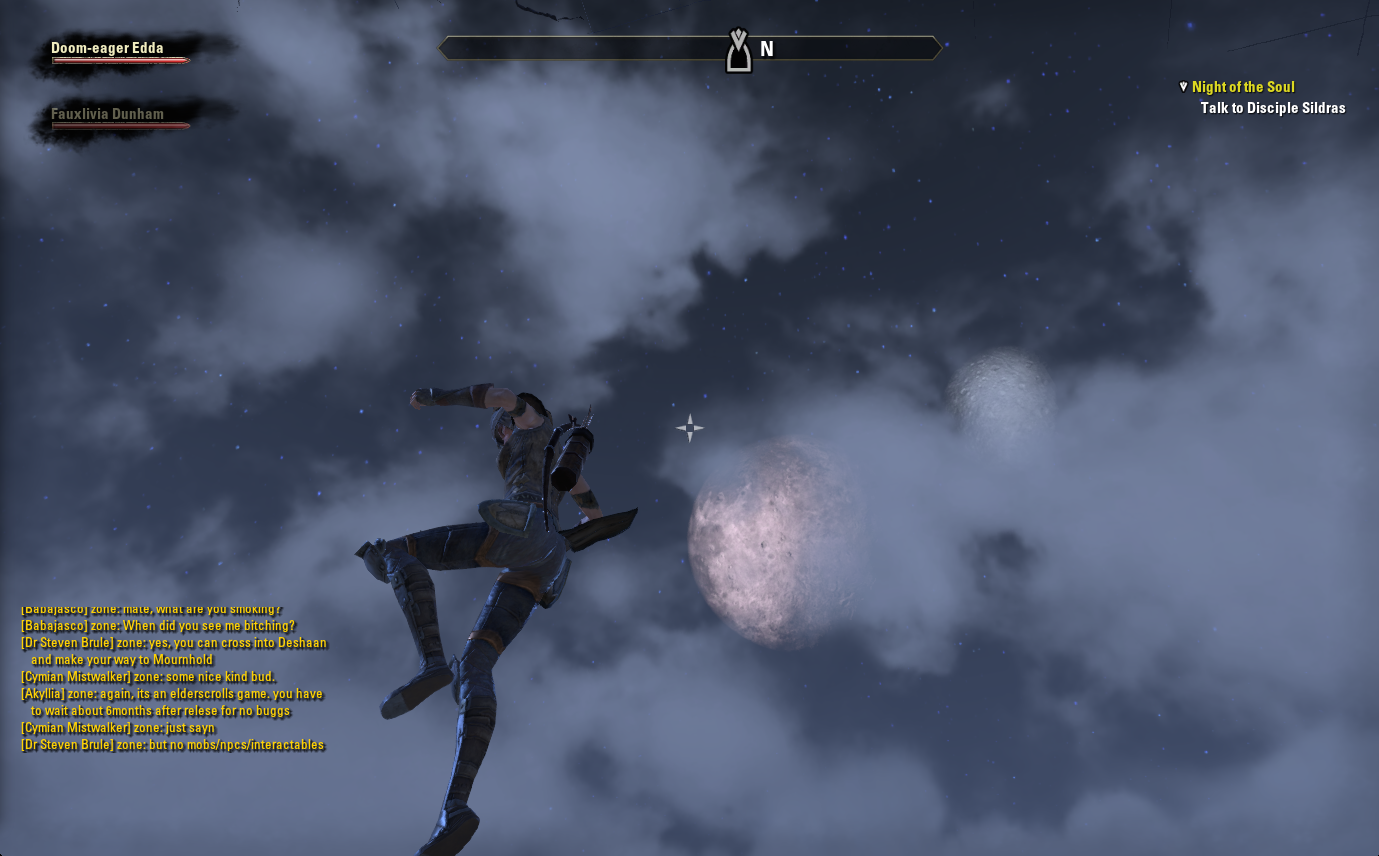Image resolution: width=1379 pixels, height=856 pixels.
Task: Click the Talk to Disciple Sildras objective
Action: (1272, 108)
